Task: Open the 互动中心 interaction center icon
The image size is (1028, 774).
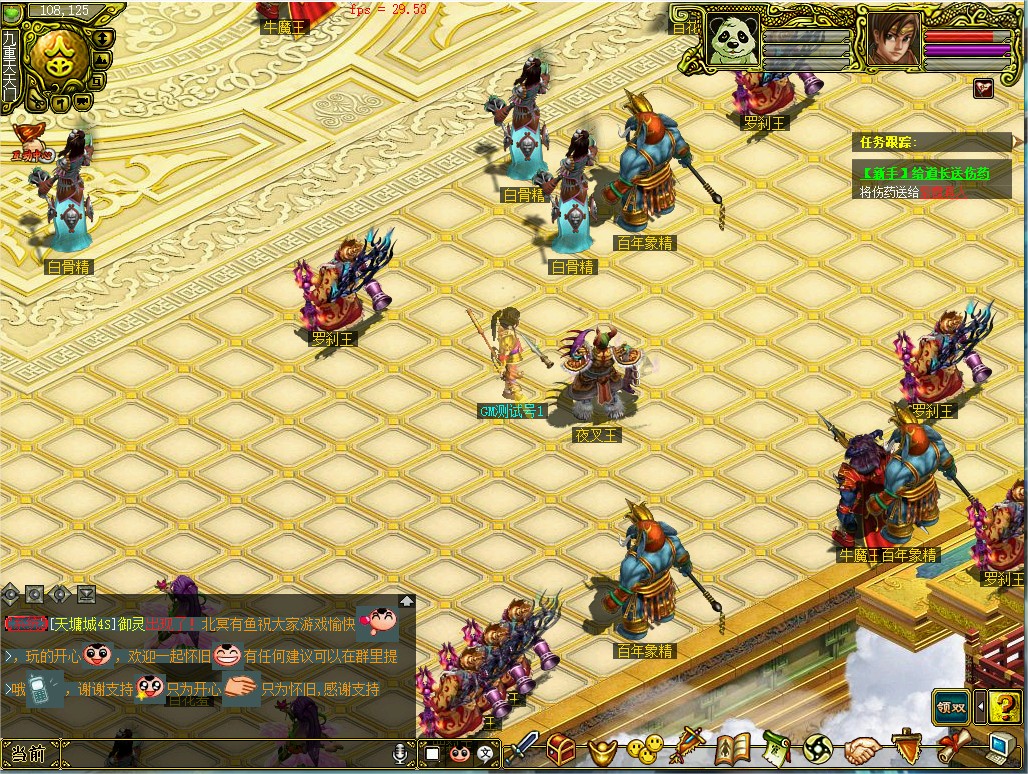Action: tap(29, 142)
